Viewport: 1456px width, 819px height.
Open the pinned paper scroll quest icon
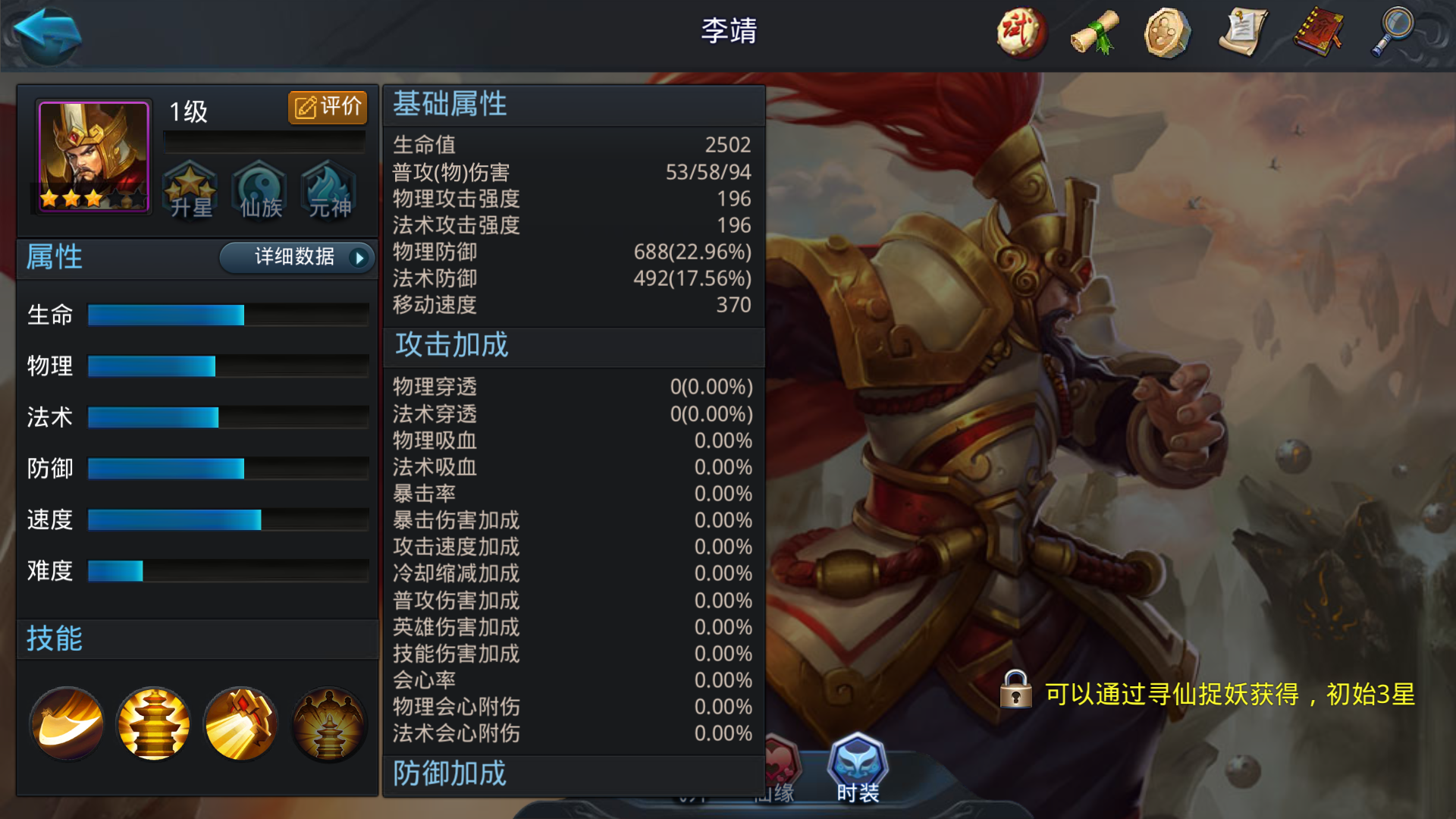tap(1241, 32)
